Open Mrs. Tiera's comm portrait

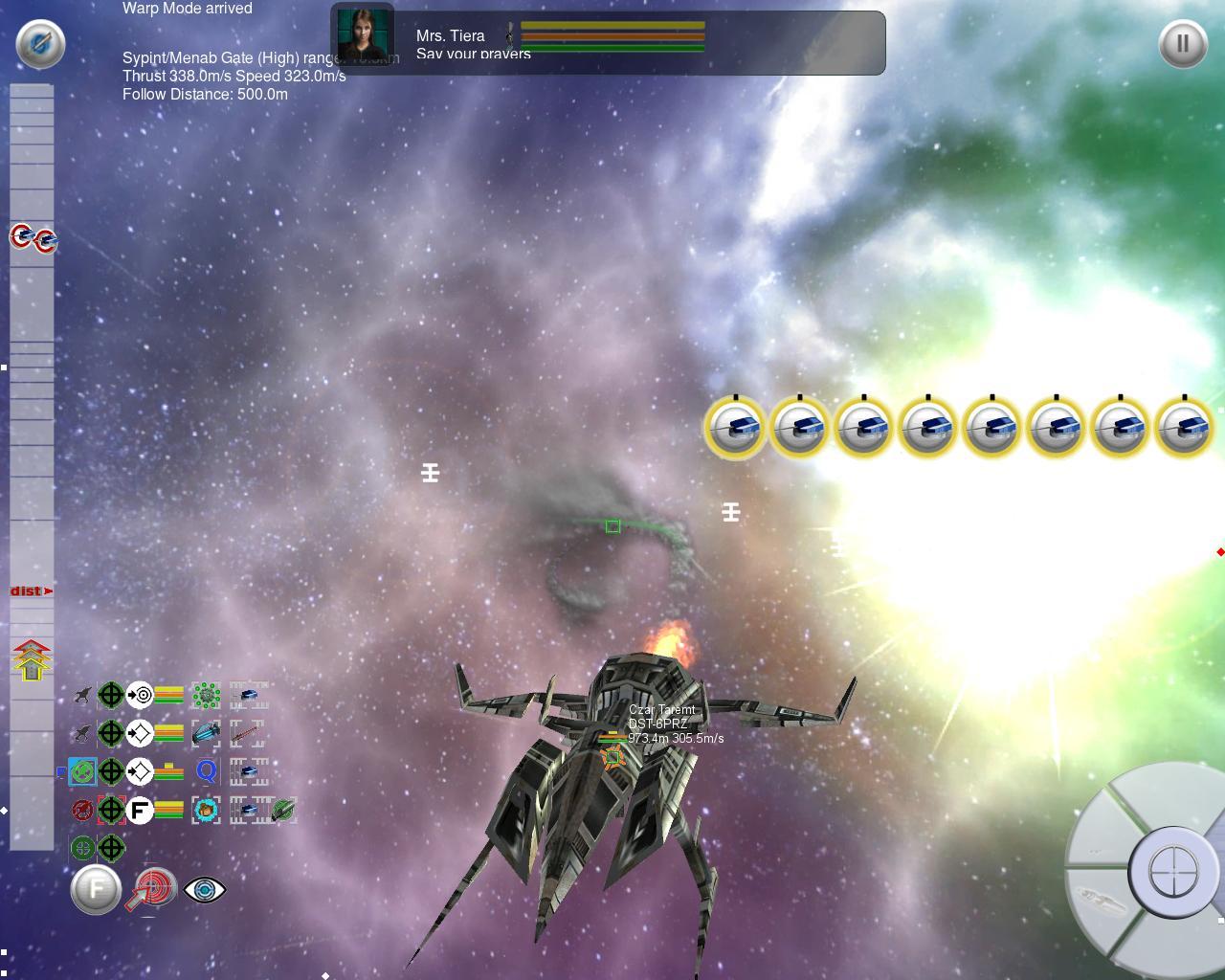365,37
